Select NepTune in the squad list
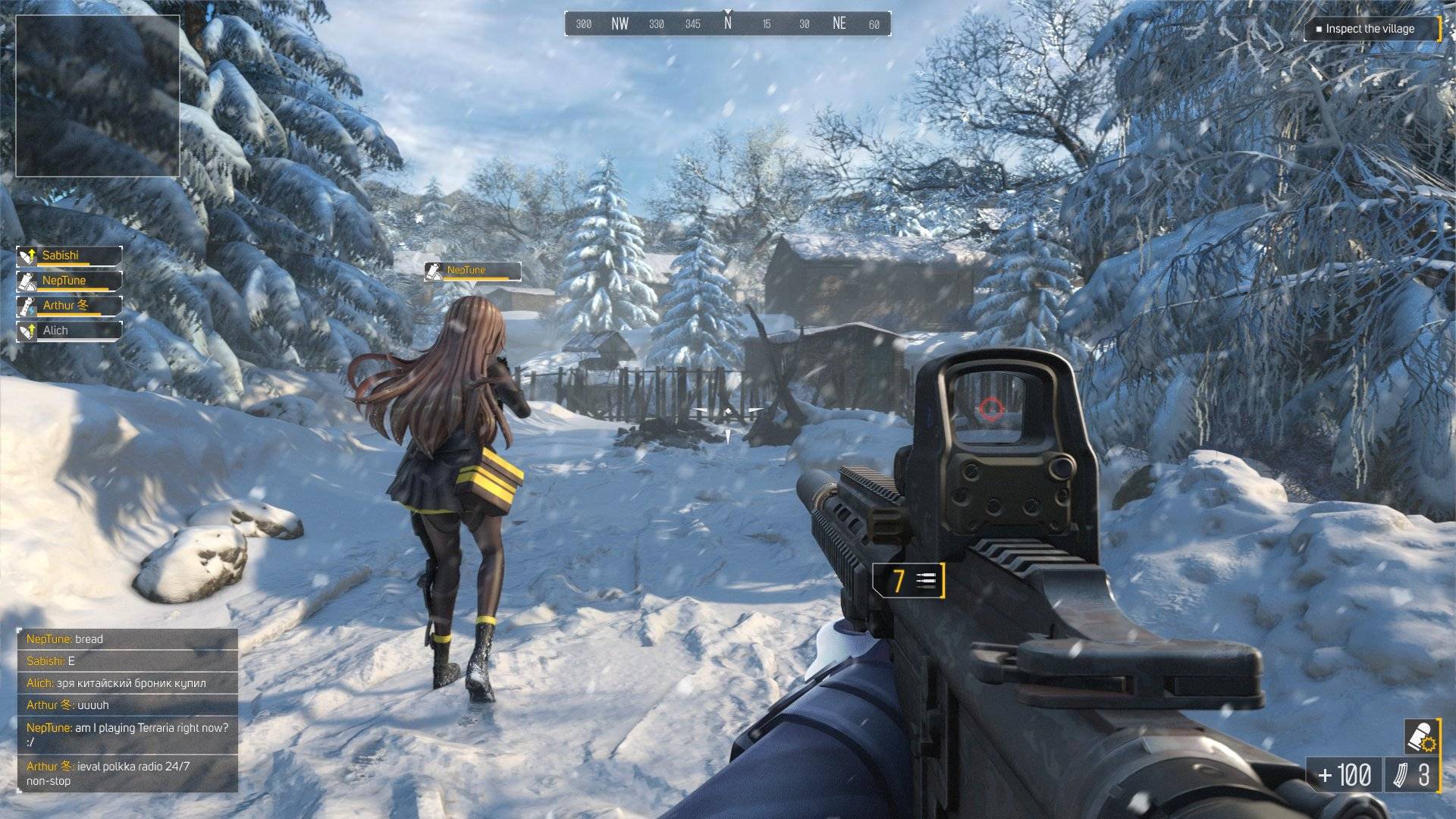The width and height of the screenshot is (1456, 819). click(70, 281)
